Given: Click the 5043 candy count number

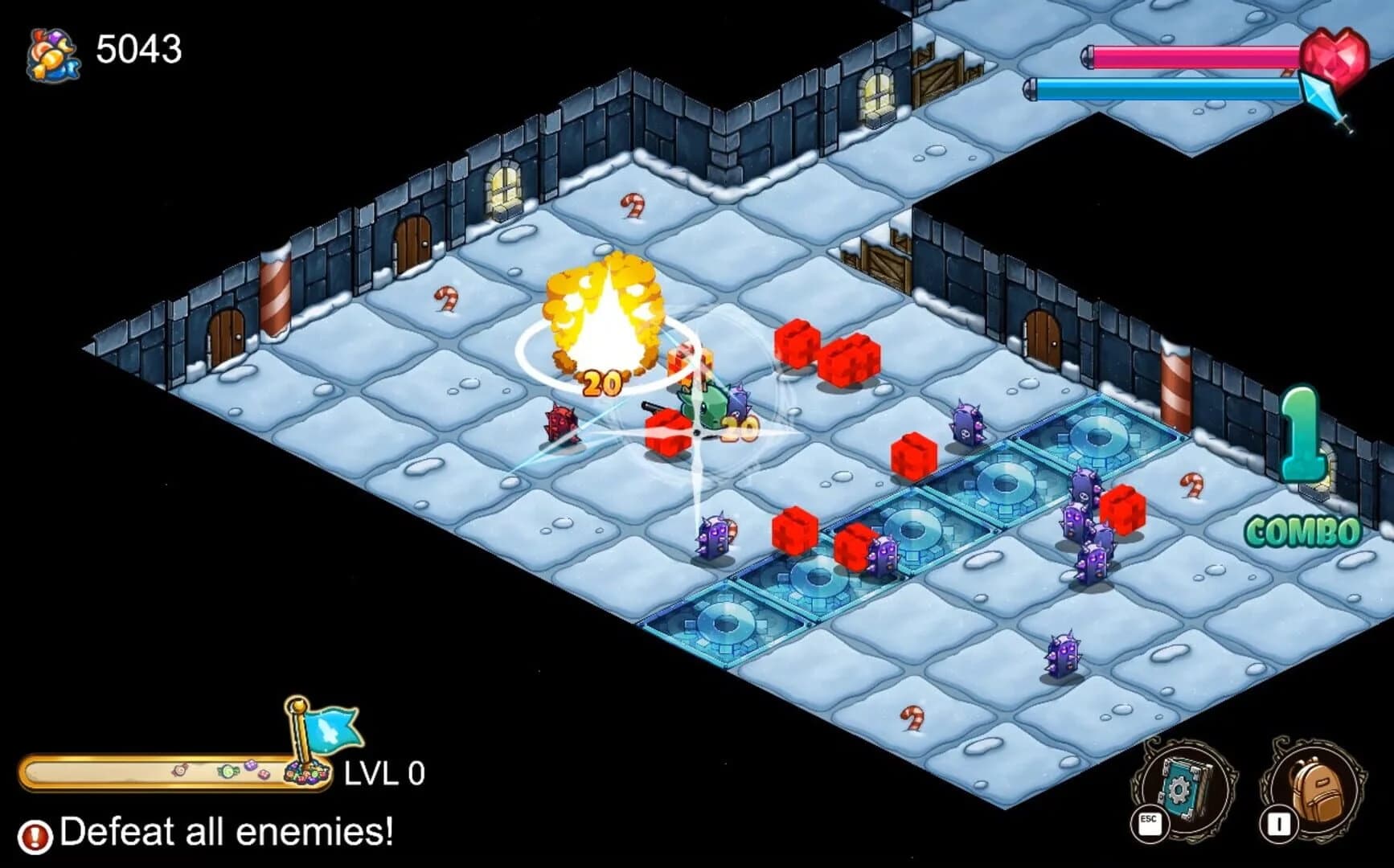Looking at the screenshot, I should [139, 48].
